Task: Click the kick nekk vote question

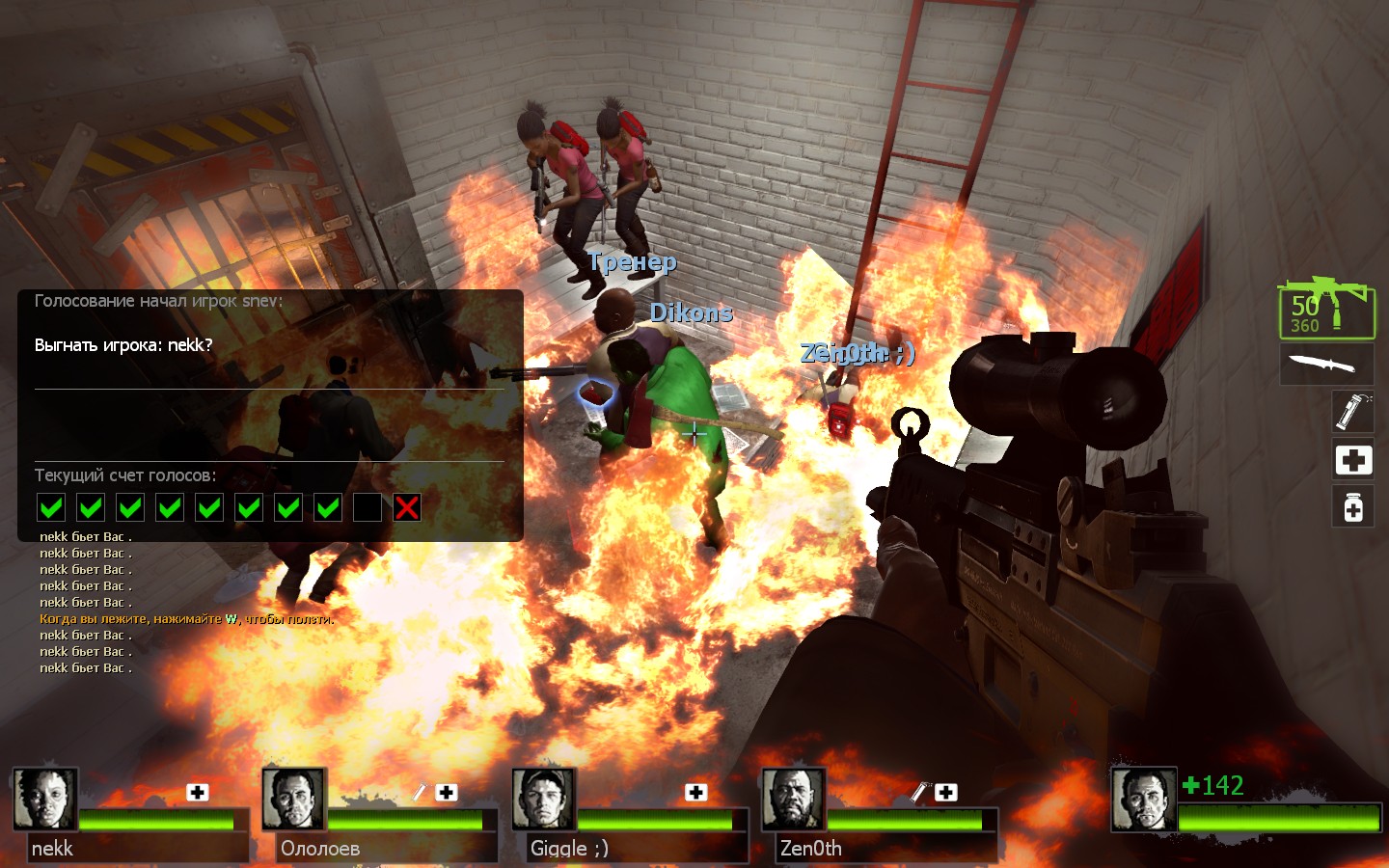Action: [123, 345]
